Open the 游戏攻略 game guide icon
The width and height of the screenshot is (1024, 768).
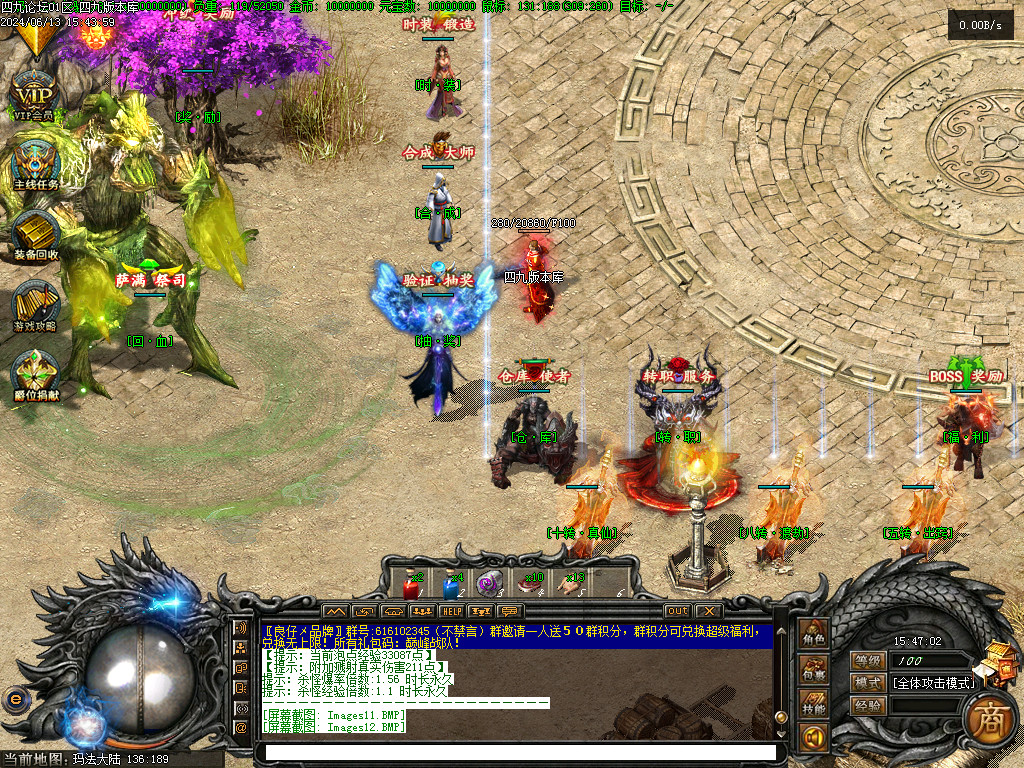pos(36,305)
